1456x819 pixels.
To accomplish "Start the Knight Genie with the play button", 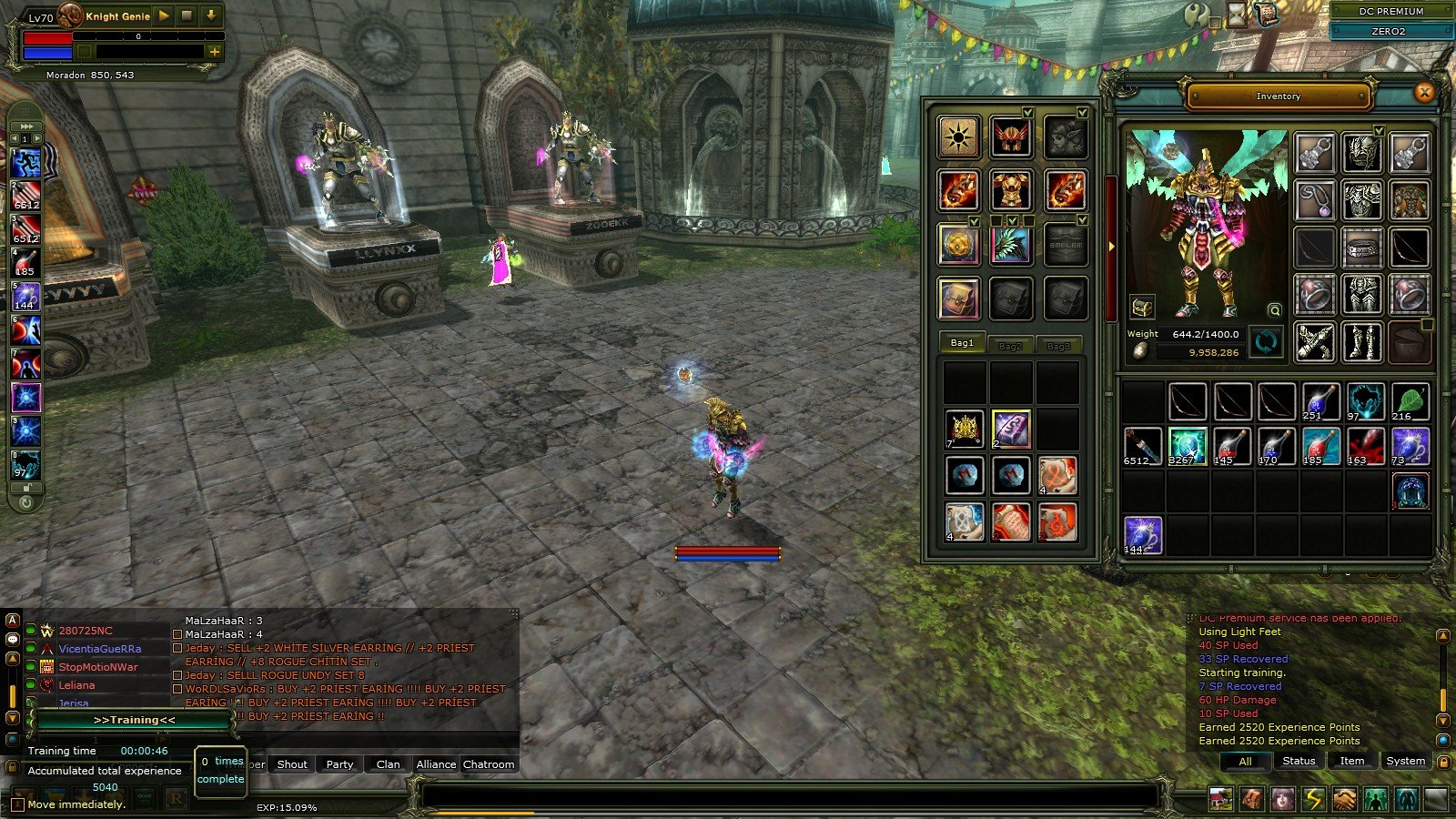I will click(164, 15).
